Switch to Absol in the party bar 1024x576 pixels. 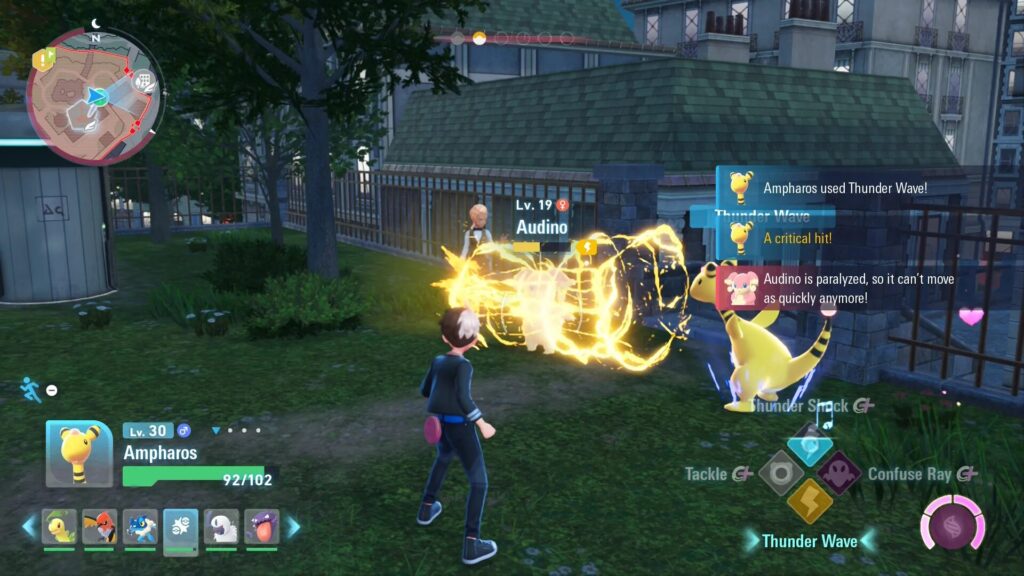221,527
